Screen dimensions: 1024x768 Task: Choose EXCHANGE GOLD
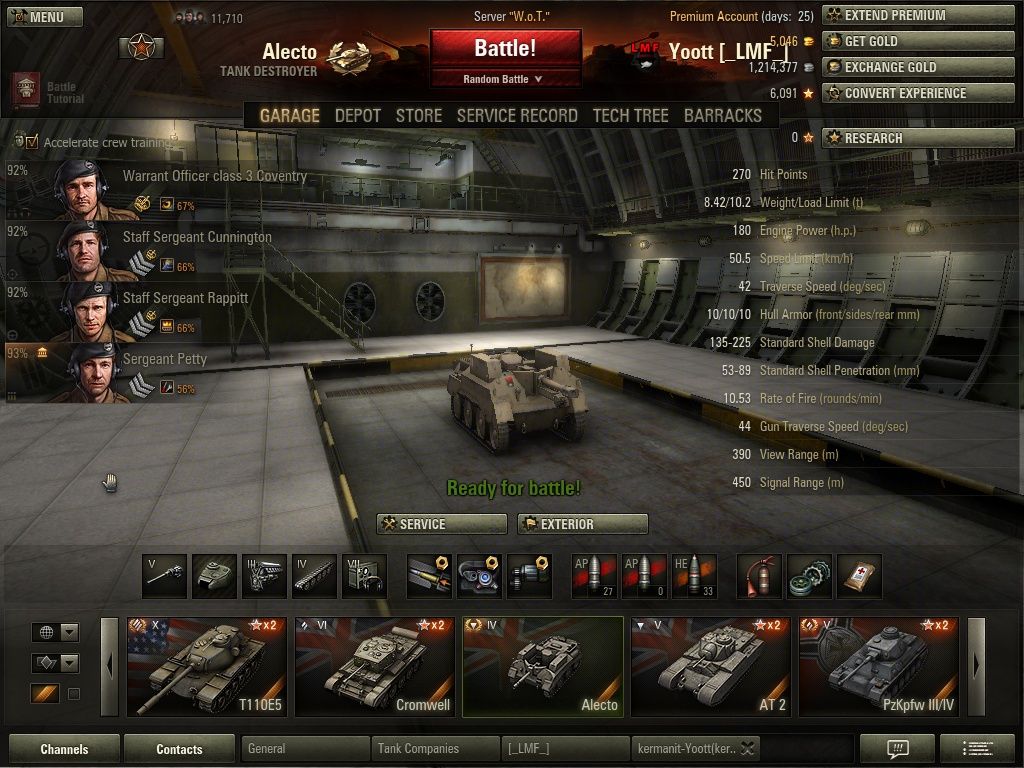pyautogui.click(x=917, y=68)
